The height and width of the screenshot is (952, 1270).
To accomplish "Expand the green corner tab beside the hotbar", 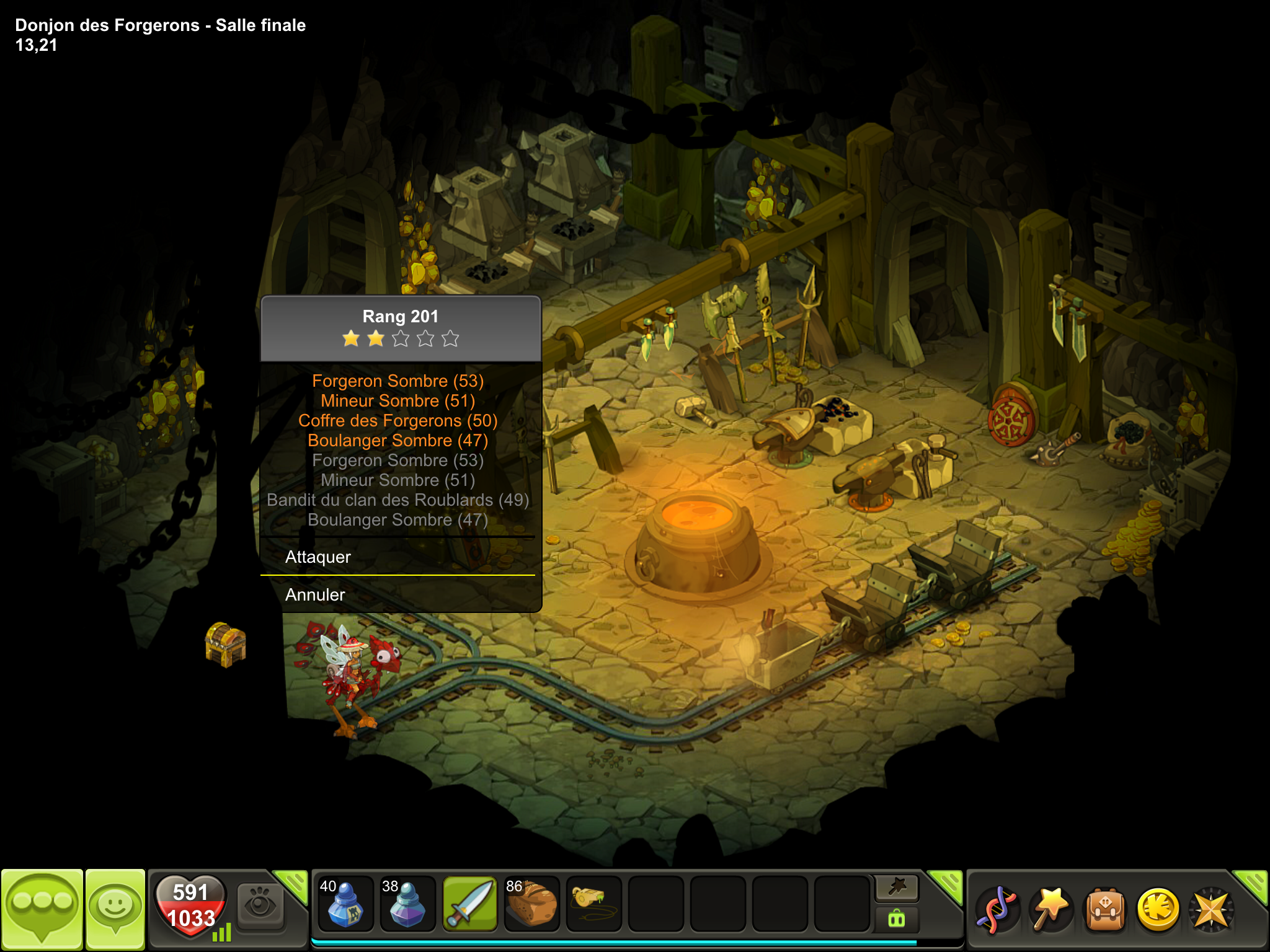I will (947, 884).
